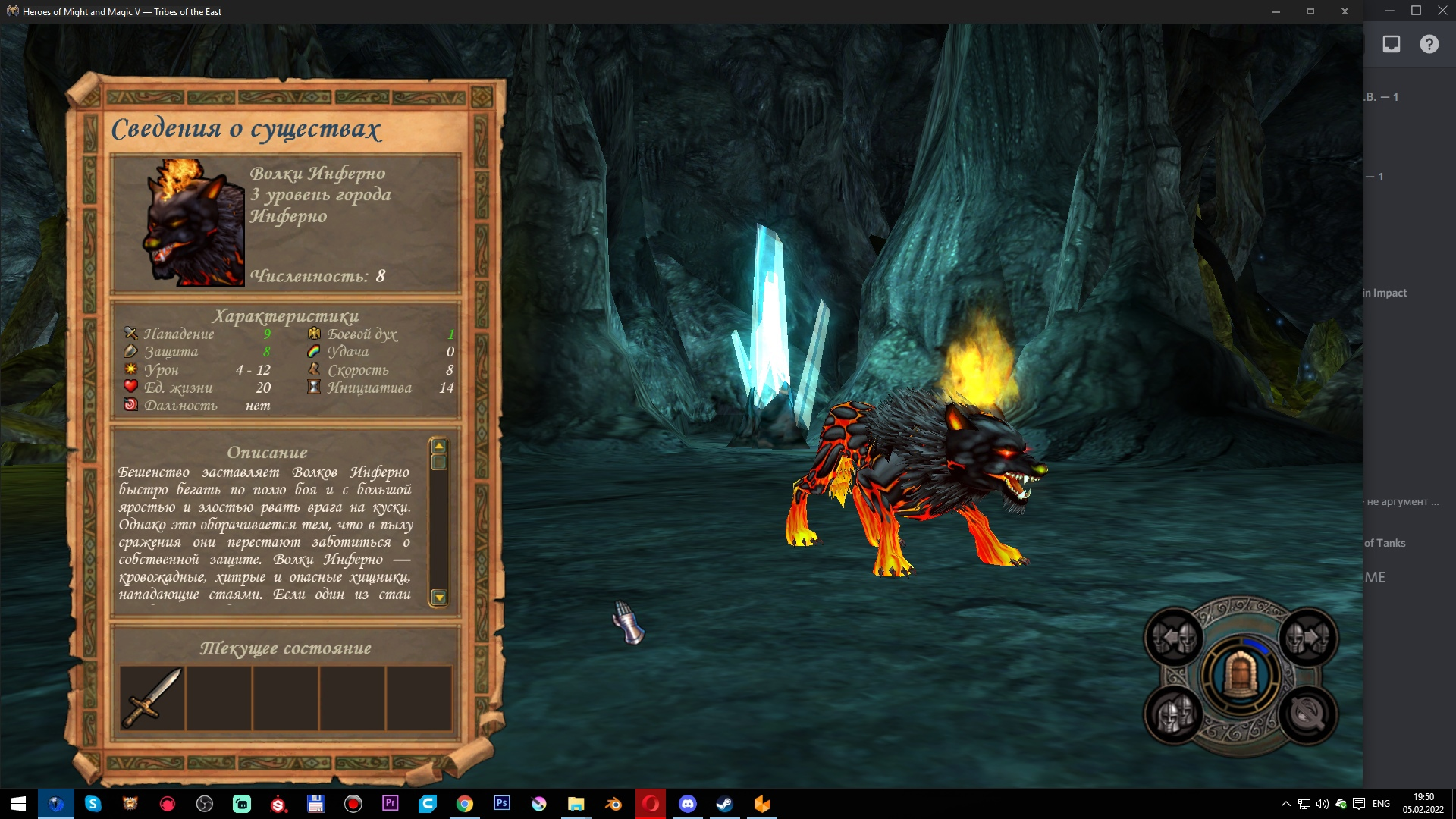1456x819 pixels.
Task: Close the Heroes of Might and Magic window
Action: point(1345,11)
